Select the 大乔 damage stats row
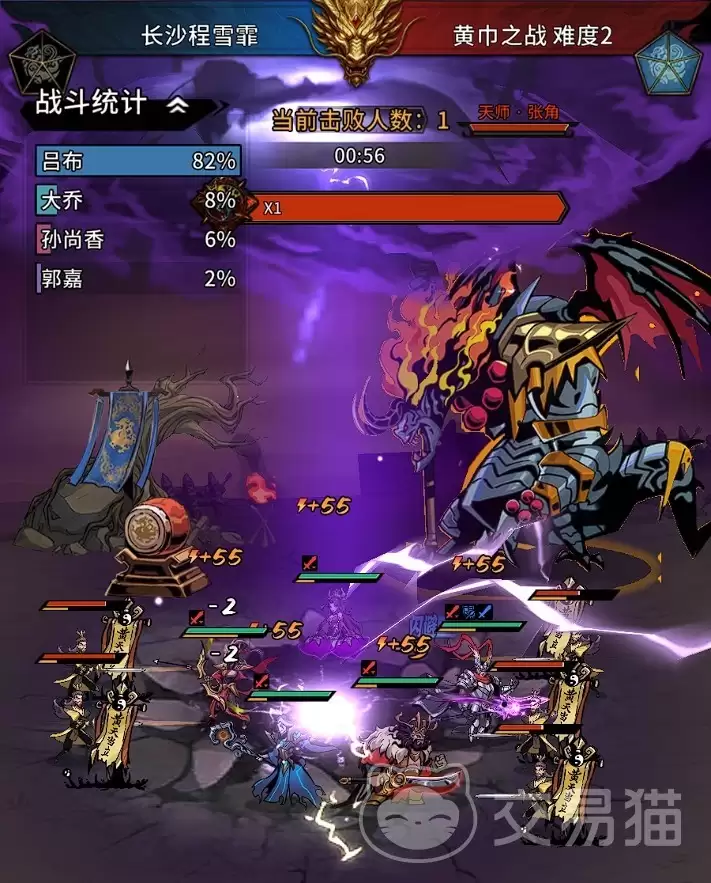The width and height of the screenshot is (711, 883). coord(138,200)
